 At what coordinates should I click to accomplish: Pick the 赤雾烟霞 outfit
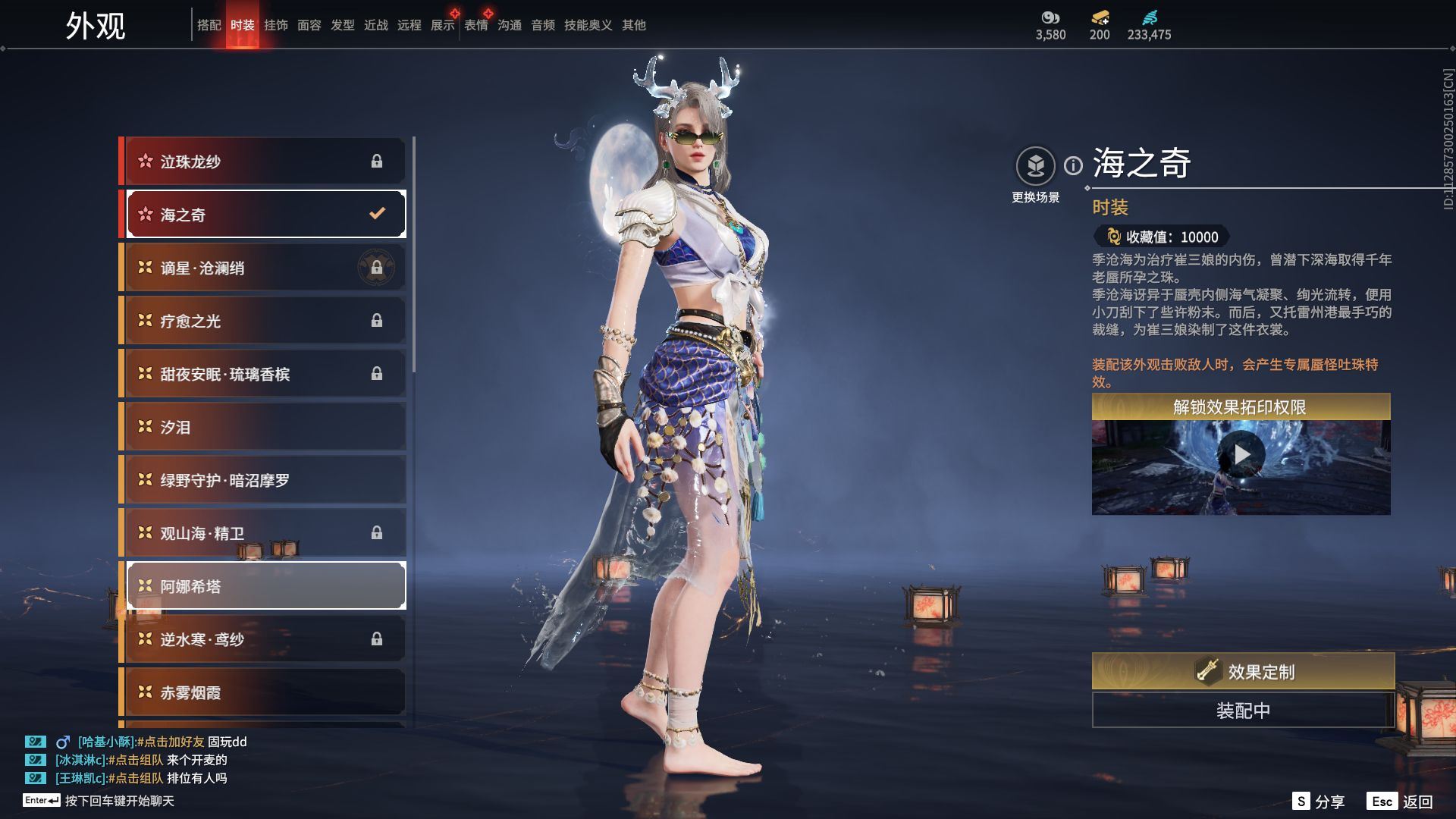(265, 692)
